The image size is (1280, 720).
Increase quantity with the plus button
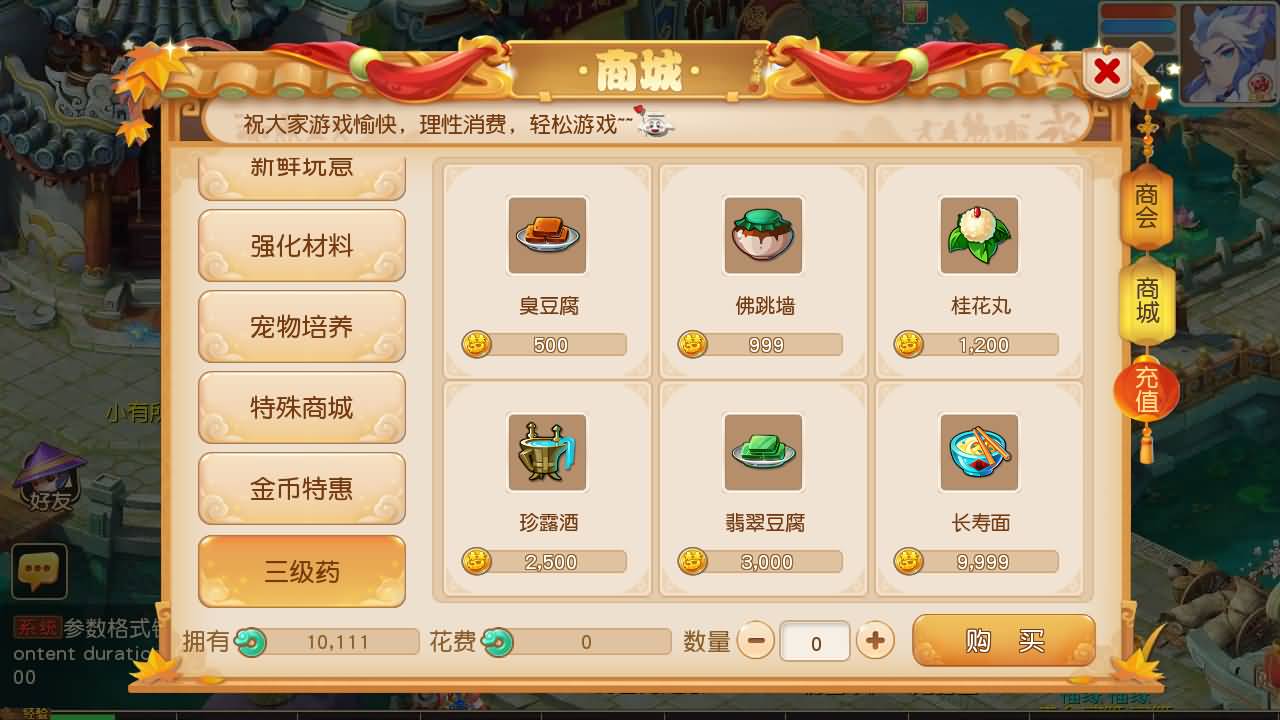[875, 641]
